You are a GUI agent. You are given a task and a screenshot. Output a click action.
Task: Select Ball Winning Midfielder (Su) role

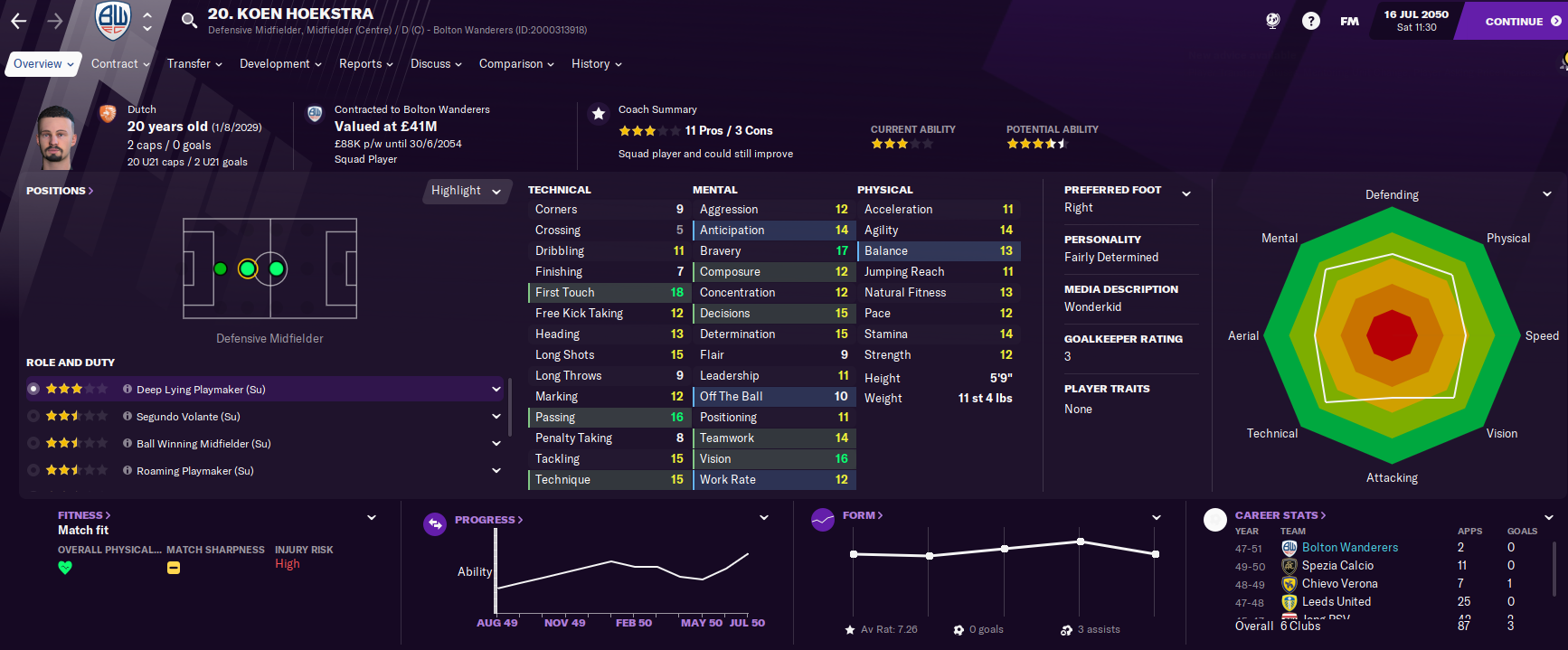click(x=203, y=444)
